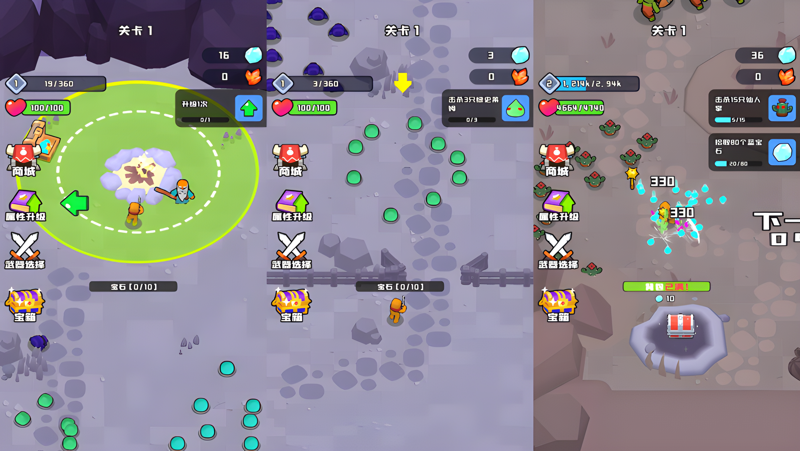The image size is (800, 451).
Task: Open the cactus kill quest showing 5/15
Action: [x=753, y=108]
